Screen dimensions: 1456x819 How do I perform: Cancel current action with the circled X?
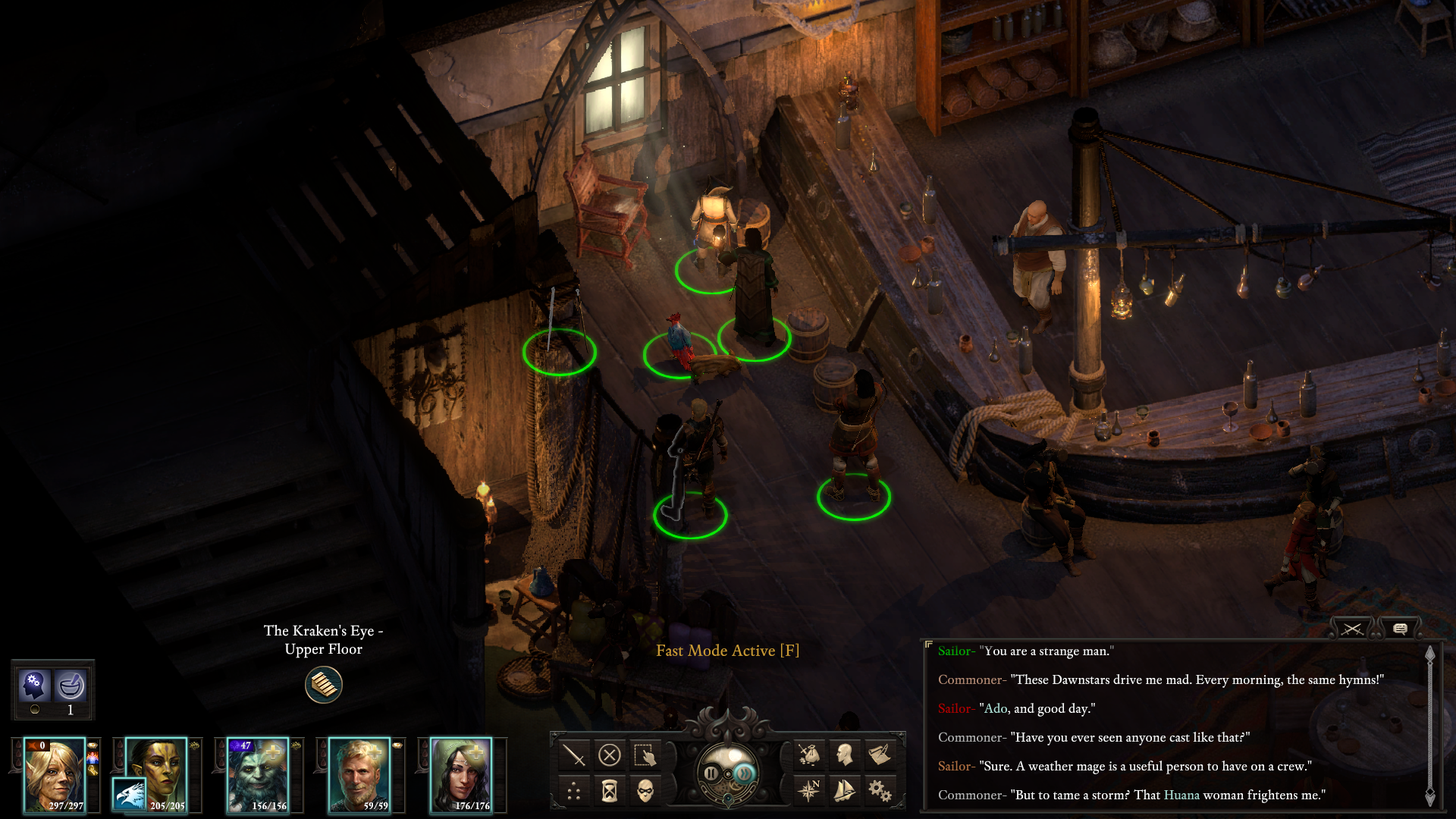pyautogui.click(x=610, y=755)
